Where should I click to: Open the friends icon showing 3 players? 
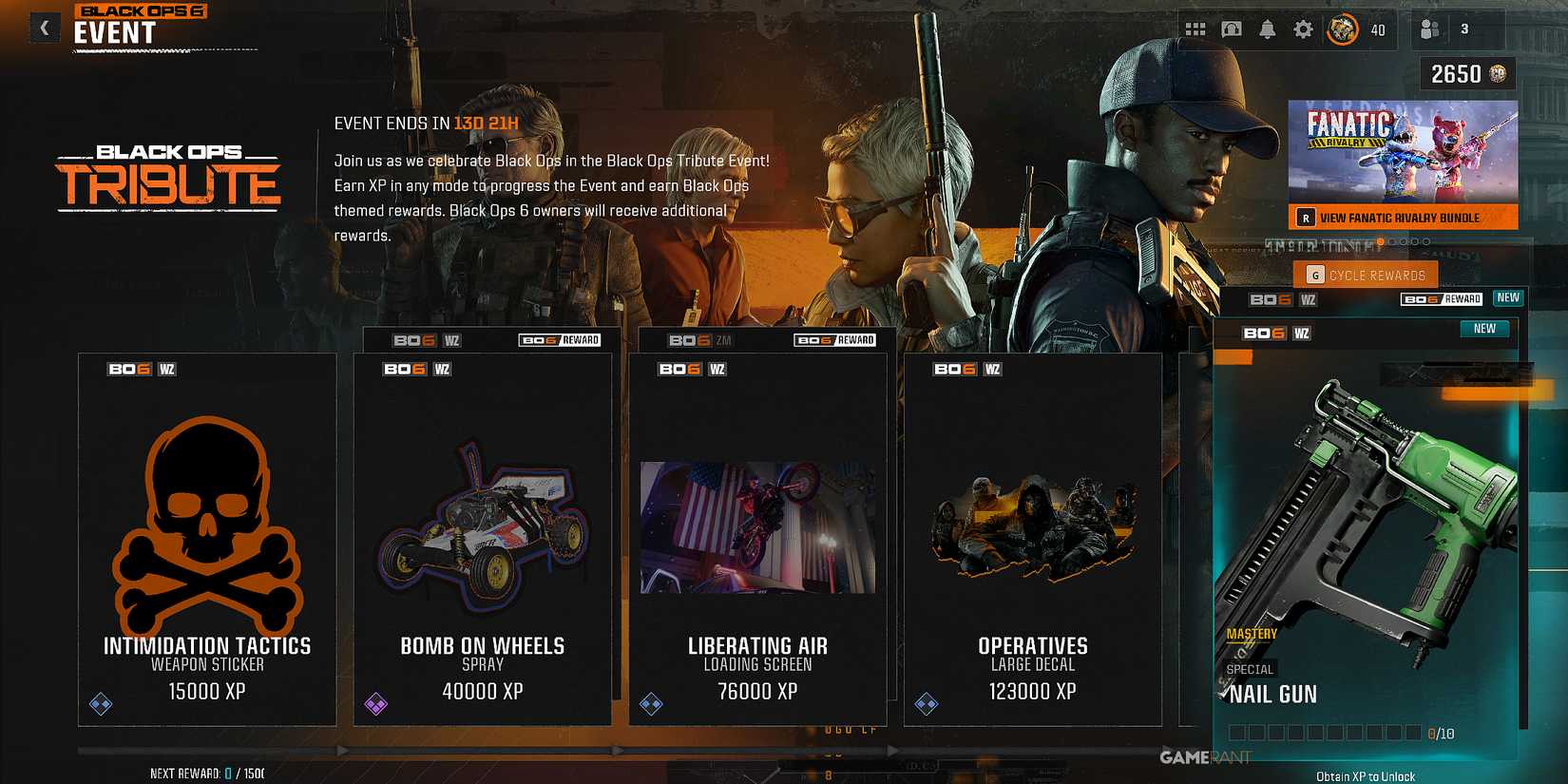[x=1430, y=29]
